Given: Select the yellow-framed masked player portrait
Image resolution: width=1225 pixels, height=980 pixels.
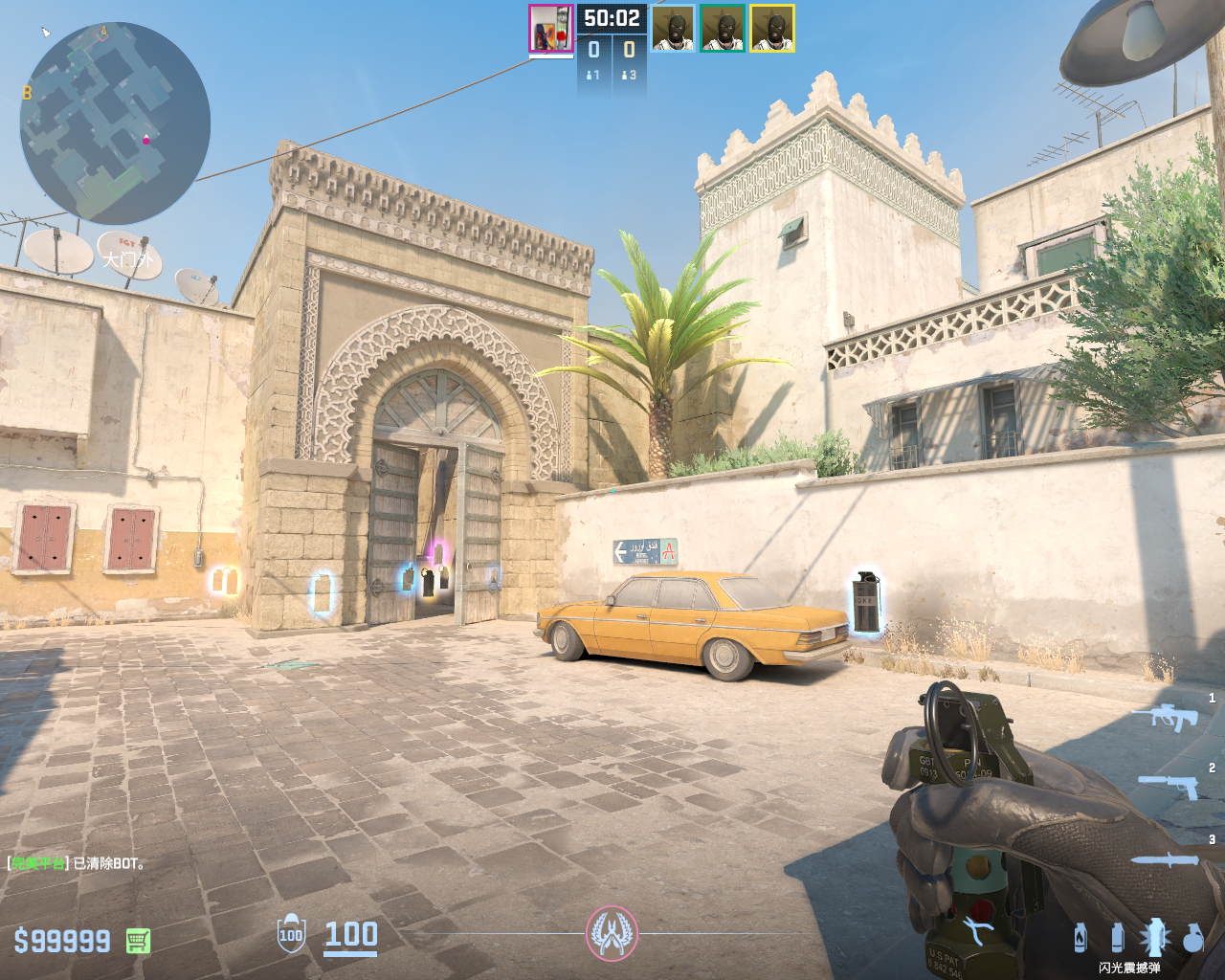Looking at the screenshot, I should [772, 29].
